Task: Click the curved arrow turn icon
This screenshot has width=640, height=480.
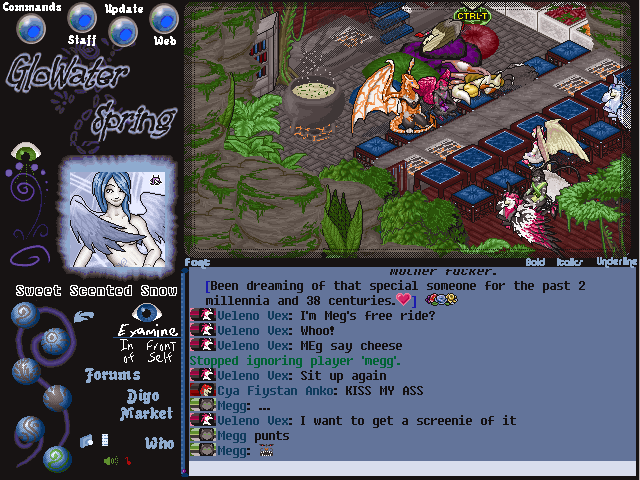Action: [x=84, y=318]
